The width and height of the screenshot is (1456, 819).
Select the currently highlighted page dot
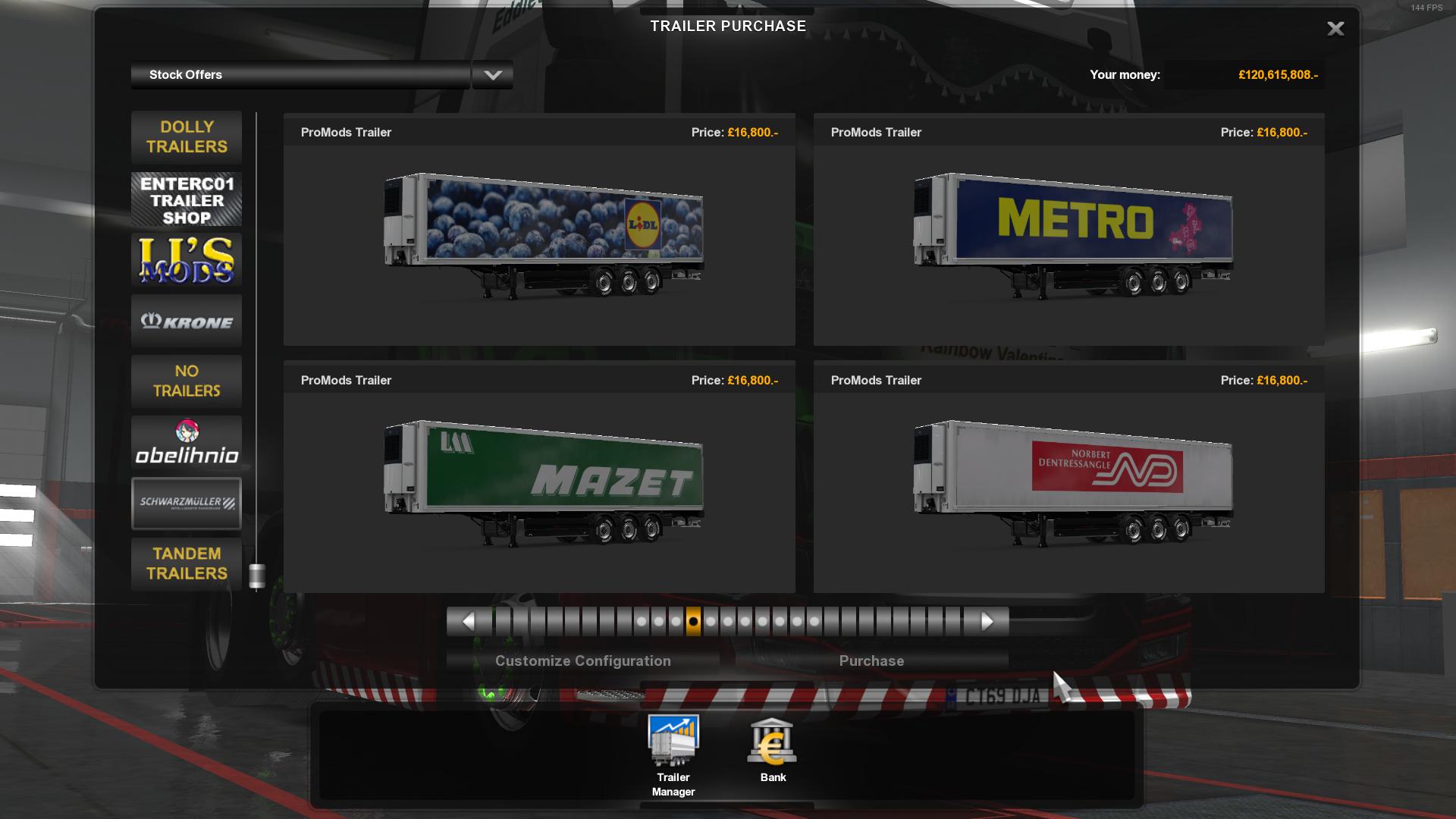point(693,621)
